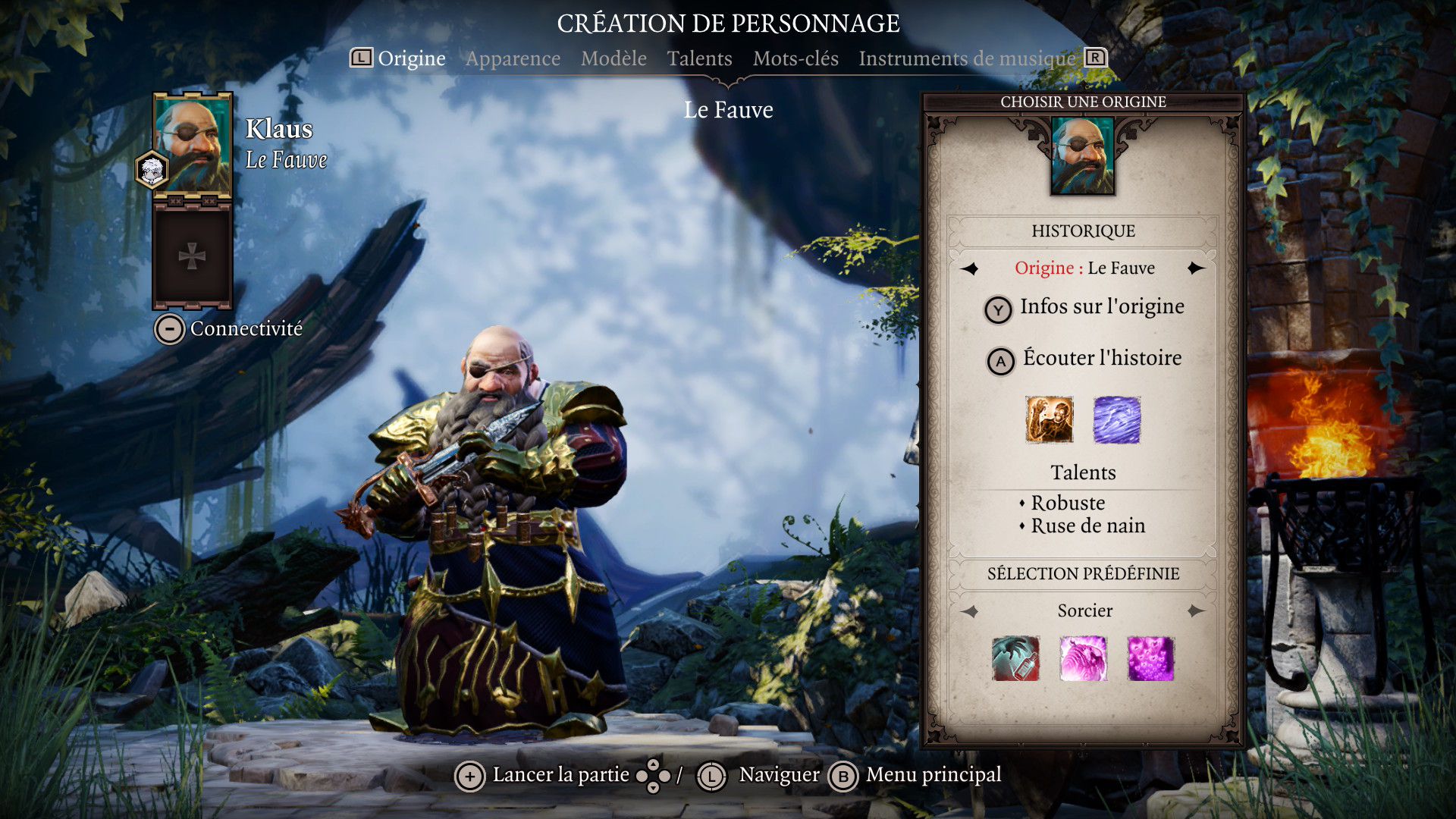
Task: Open the Mots-clés tab
Action: coord(795,58)
